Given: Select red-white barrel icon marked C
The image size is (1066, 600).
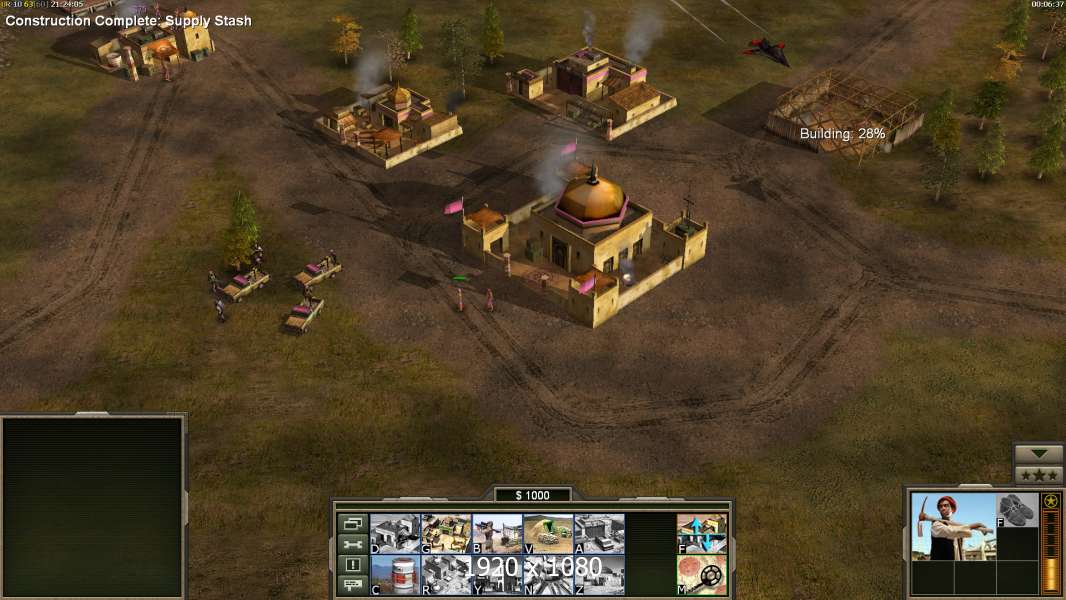Looking at the screenshot, I should pyautogui.click(x=395, y=574).
